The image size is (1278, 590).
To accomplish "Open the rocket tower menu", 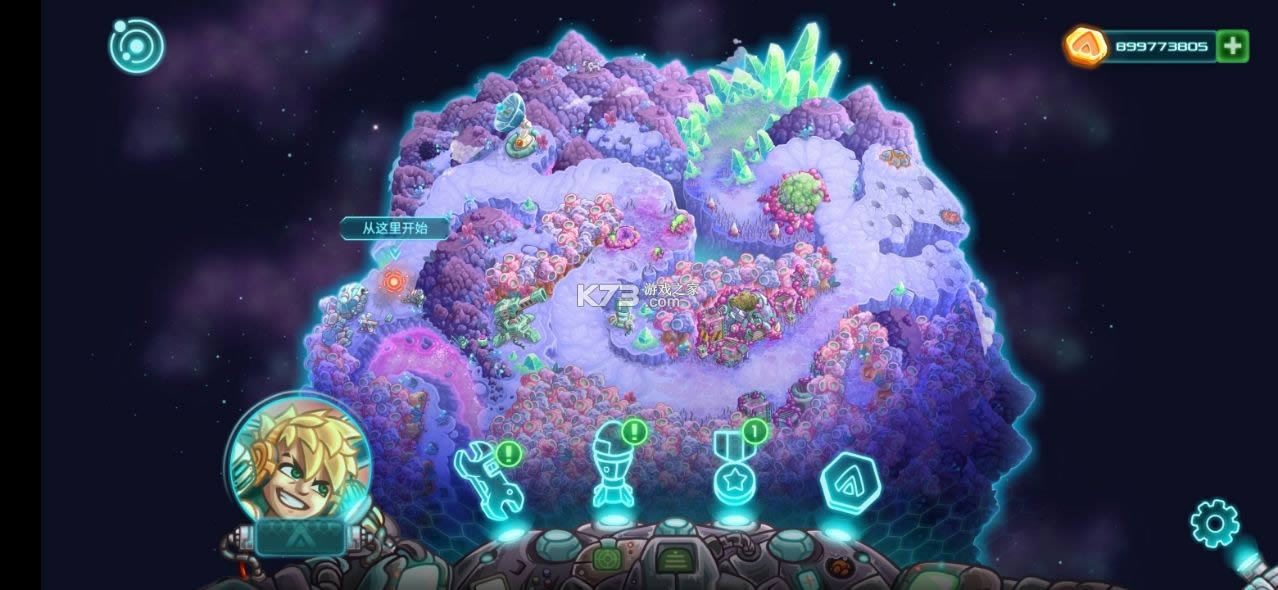I will [x=612, y=467].
